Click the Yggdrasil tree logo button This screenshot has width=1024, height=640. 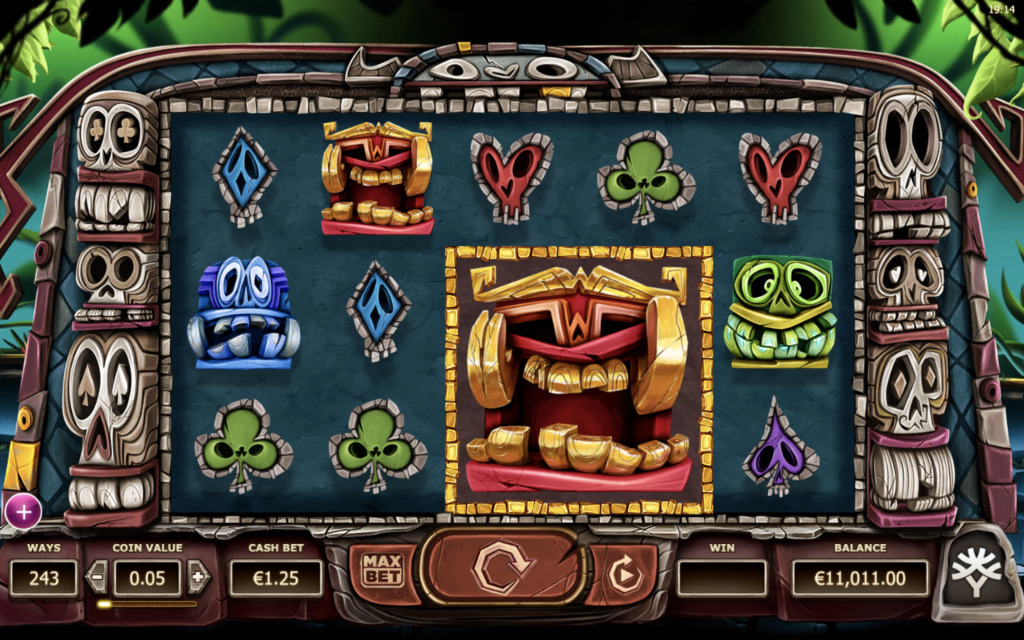pos(975,577)
